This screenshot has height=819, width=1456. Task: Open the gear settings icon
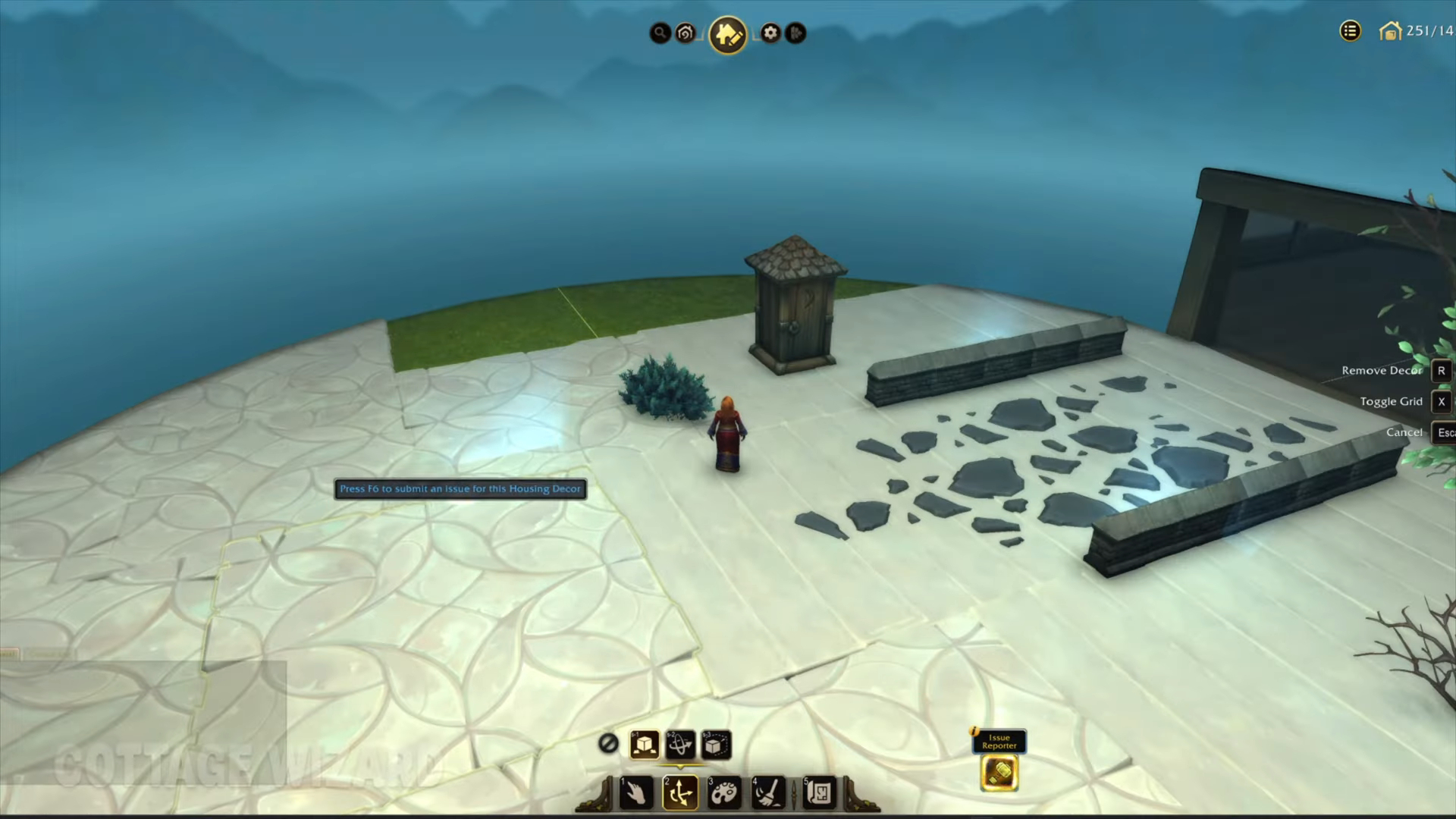pos(770,33)
